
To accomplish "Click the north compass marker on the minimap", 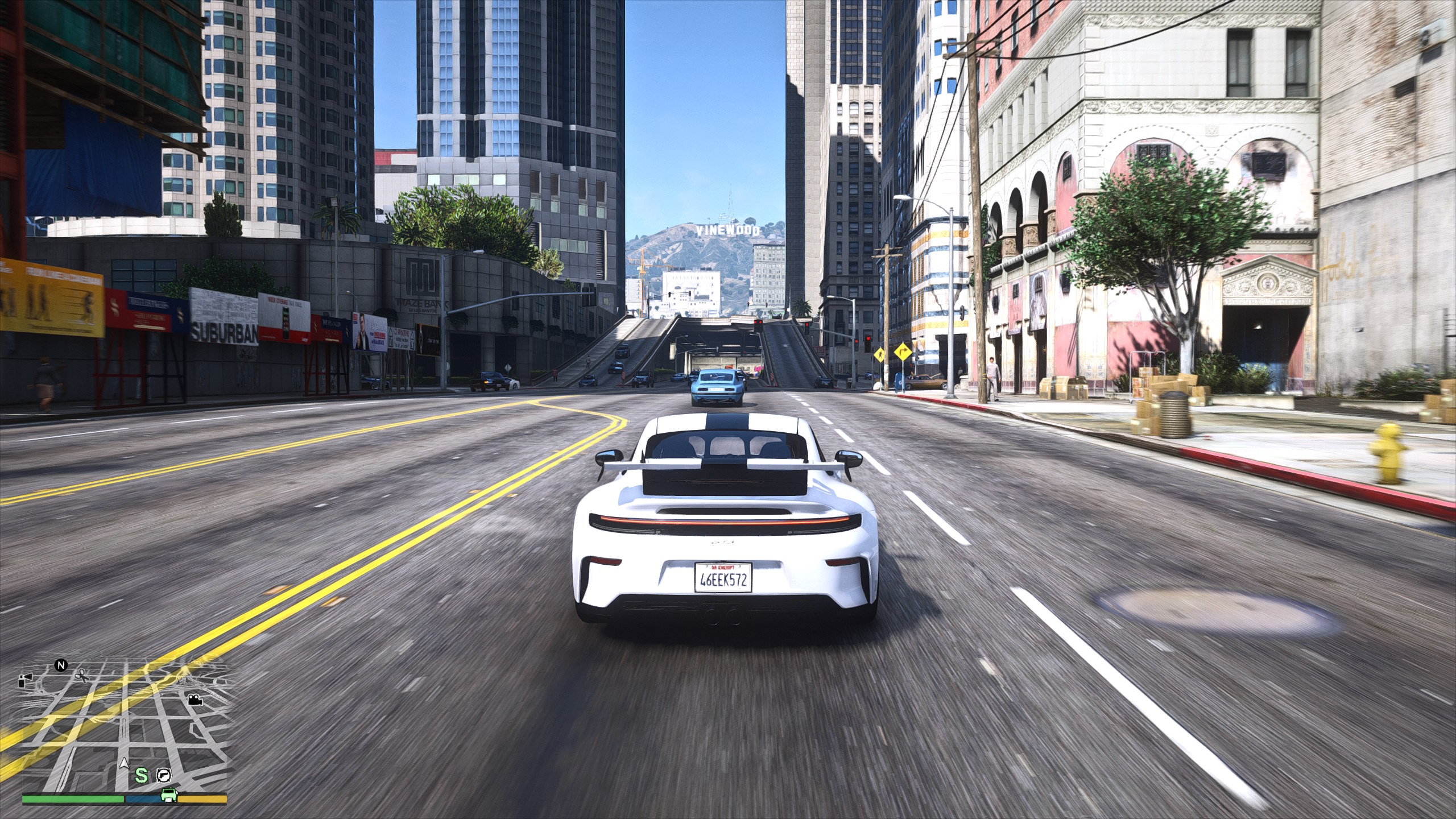I will pos(61,665).
